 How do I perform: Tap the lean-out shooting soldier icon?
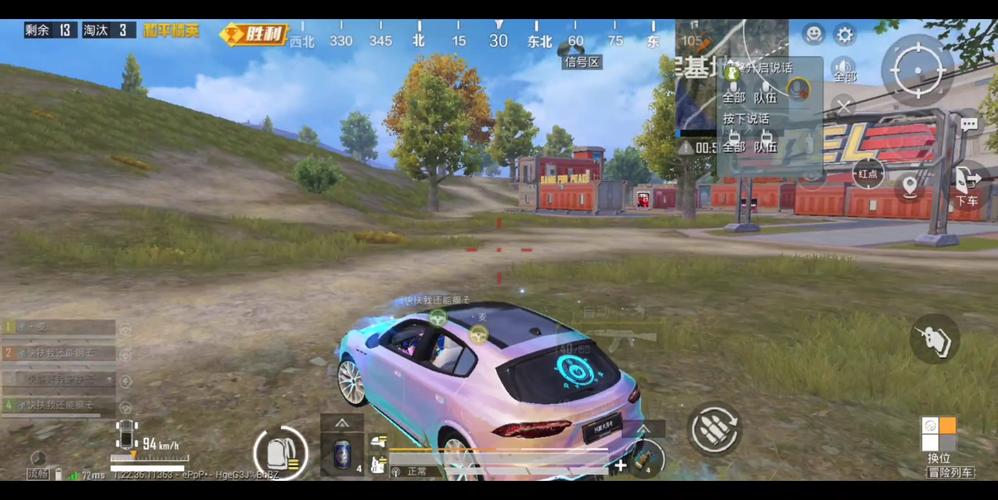(x=935, y=338)
